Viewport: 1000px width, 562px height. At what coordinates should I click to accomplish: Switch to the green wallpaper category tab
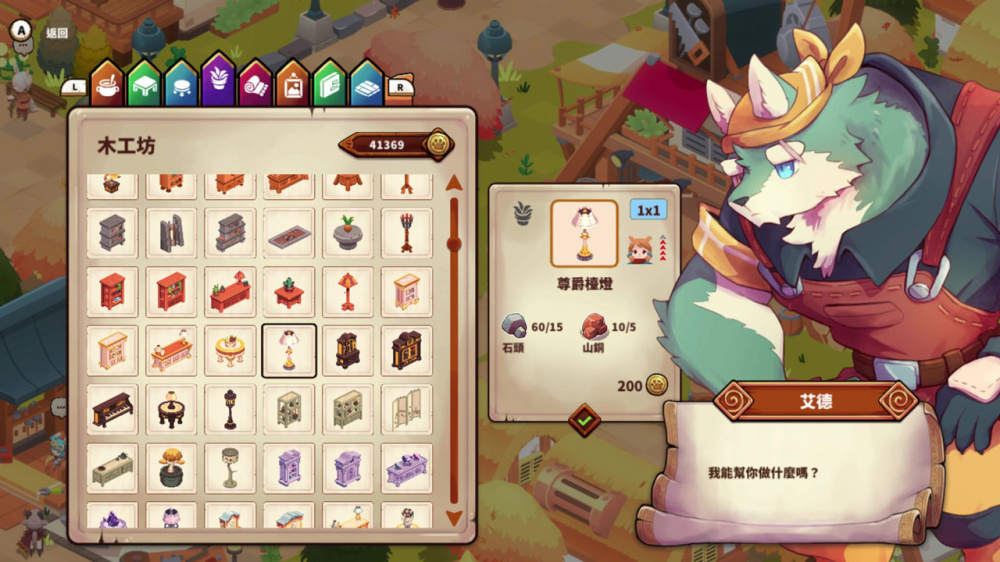point(329,83)
